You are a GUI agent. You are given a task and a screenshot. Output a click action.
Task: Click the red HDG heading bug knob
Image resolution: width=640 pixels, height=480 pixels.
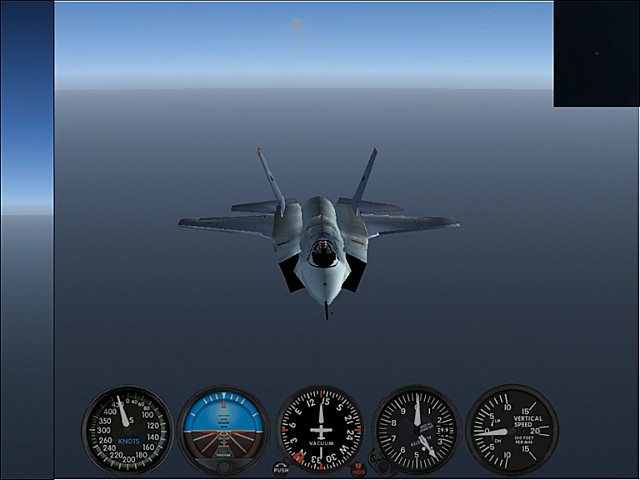[359, 467]
